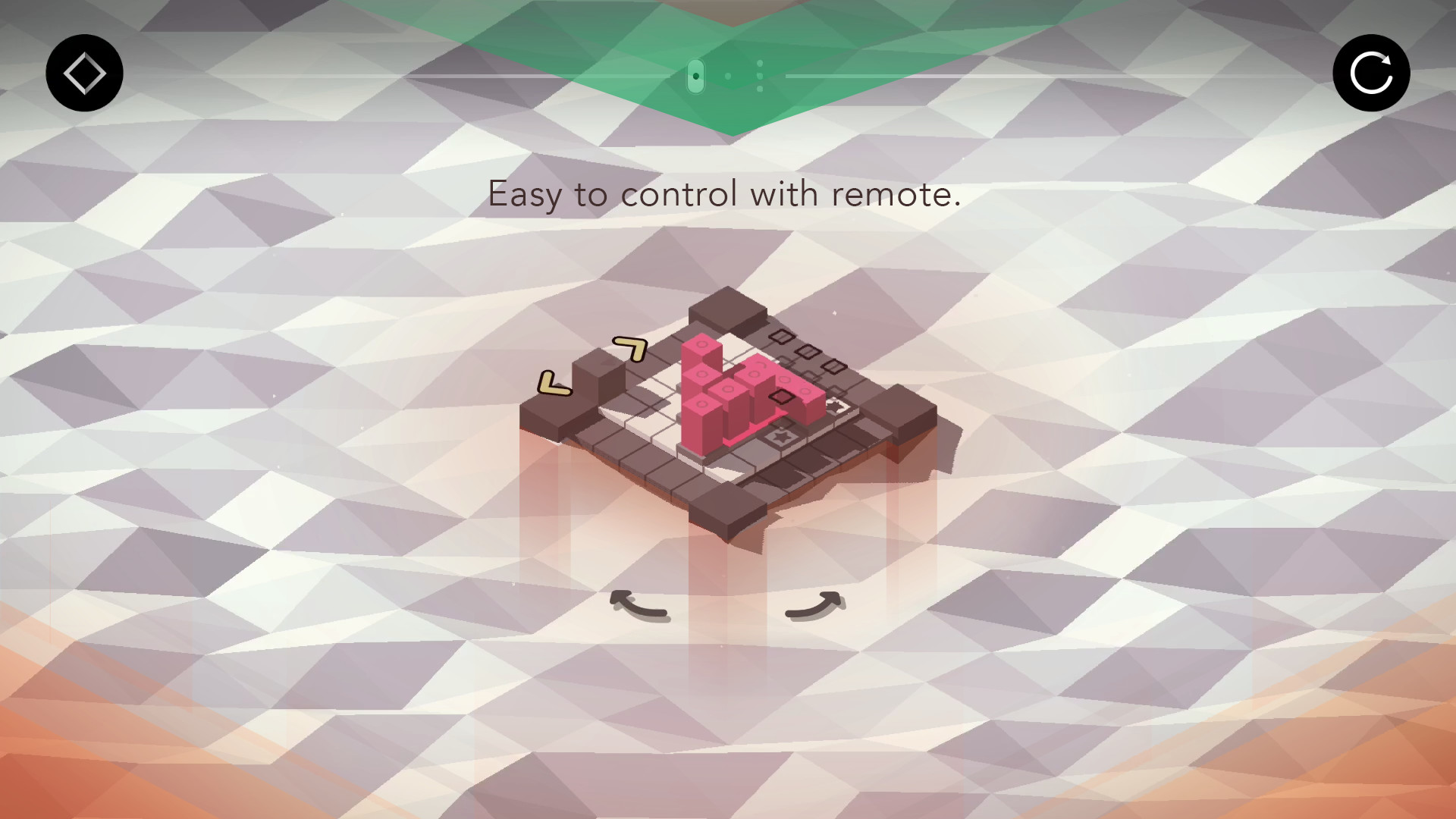Open the diamond menu button

(83, 73)
